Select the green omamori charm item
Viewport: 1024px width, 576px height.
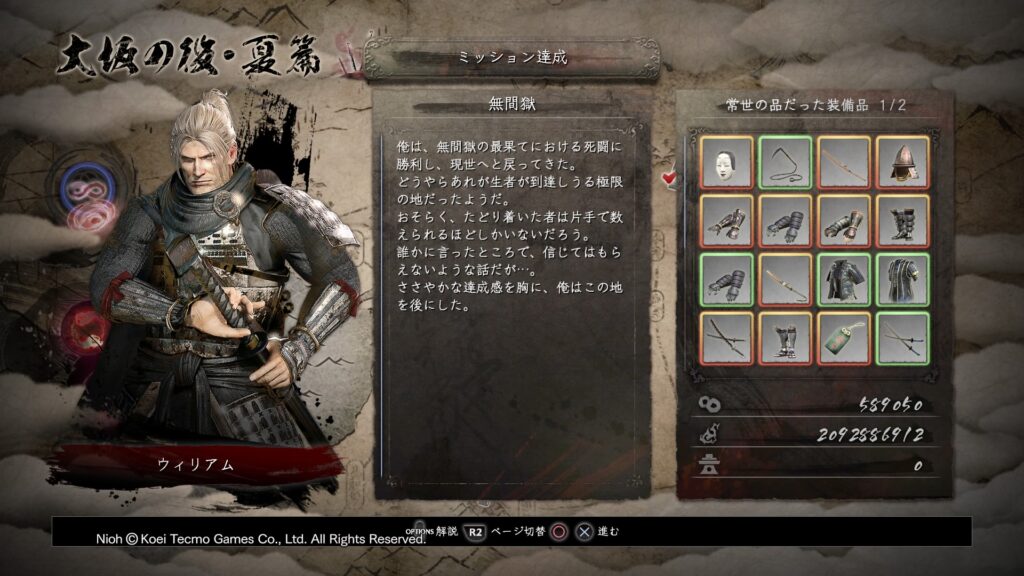(x=844, y=338)
